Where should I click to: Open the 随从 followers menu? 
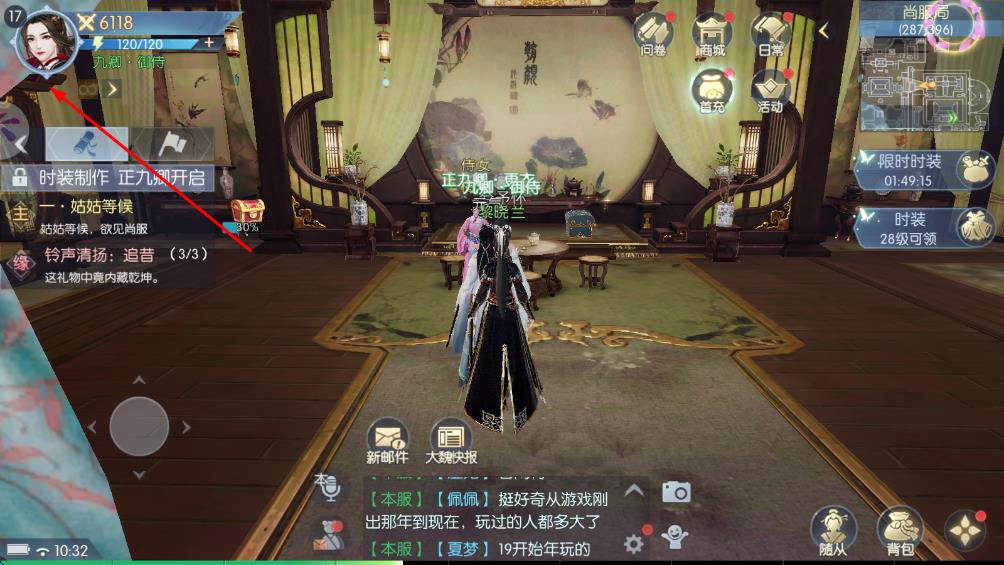click(x=832, y=530)
